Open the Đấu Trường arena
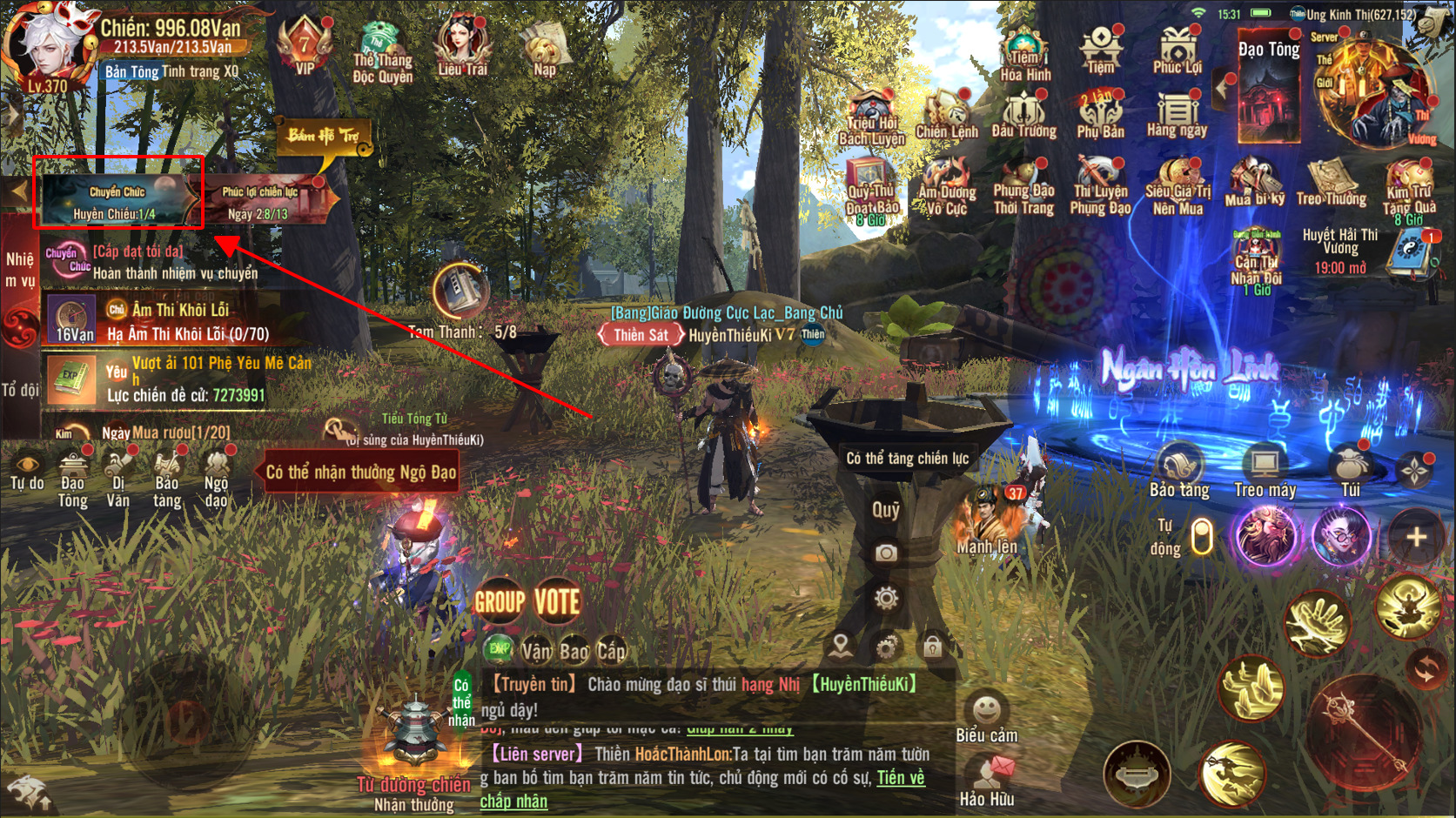Viewport: 1456px width, 818px height. pyautogui.click(x=1023, y=114)
